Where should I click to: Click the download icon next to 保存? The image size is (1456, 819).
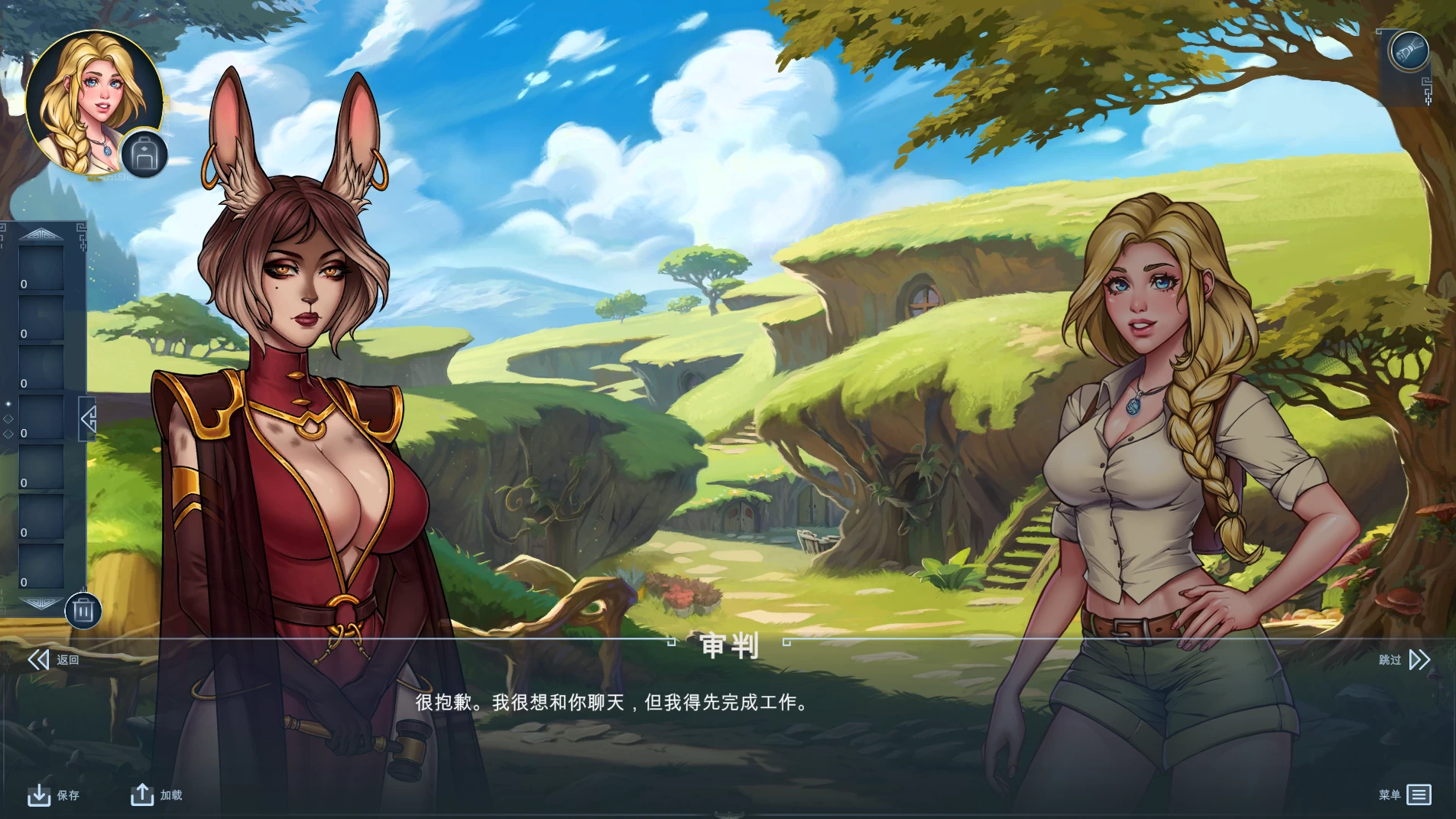coord(38,795)
